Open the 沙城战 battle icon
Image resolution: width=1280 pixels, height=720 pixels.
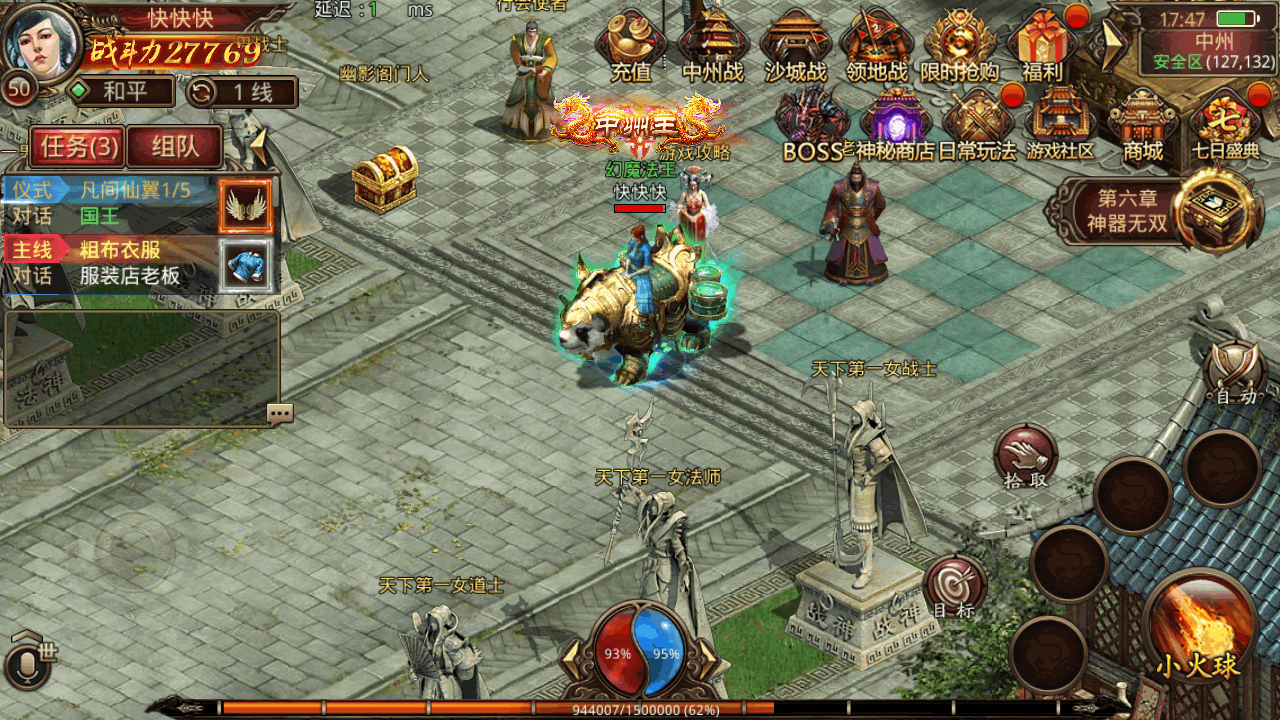coord(795,45)
